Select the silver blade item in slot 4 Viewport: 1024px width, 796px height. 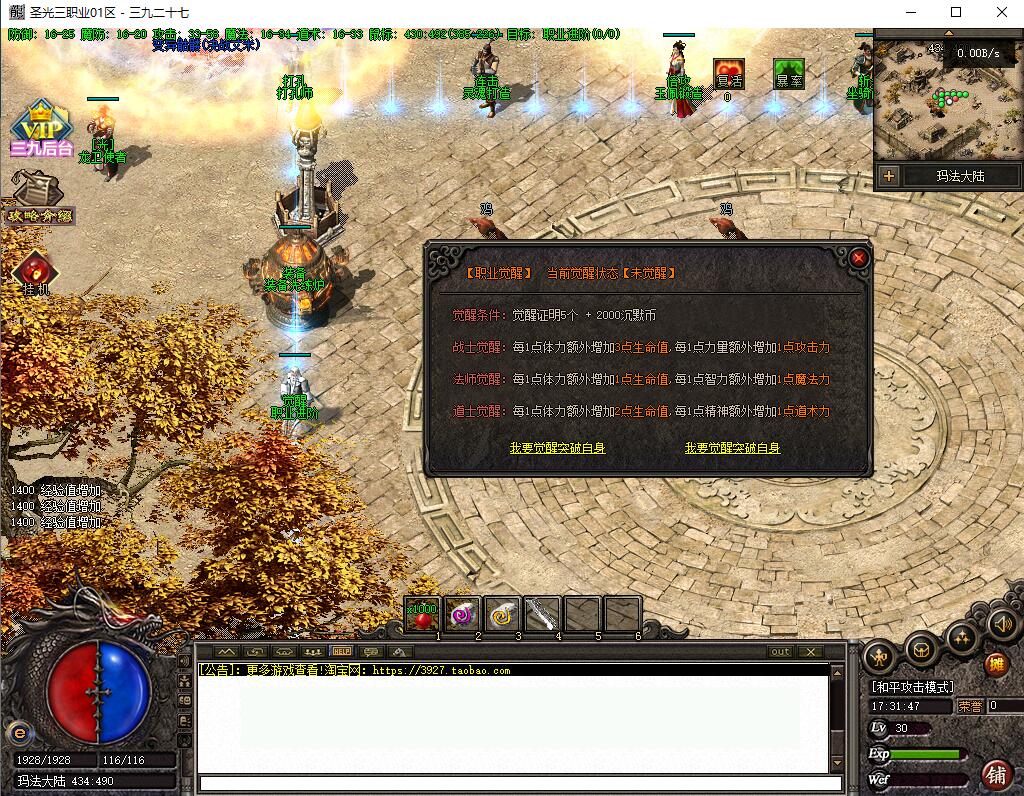[542, 615]
